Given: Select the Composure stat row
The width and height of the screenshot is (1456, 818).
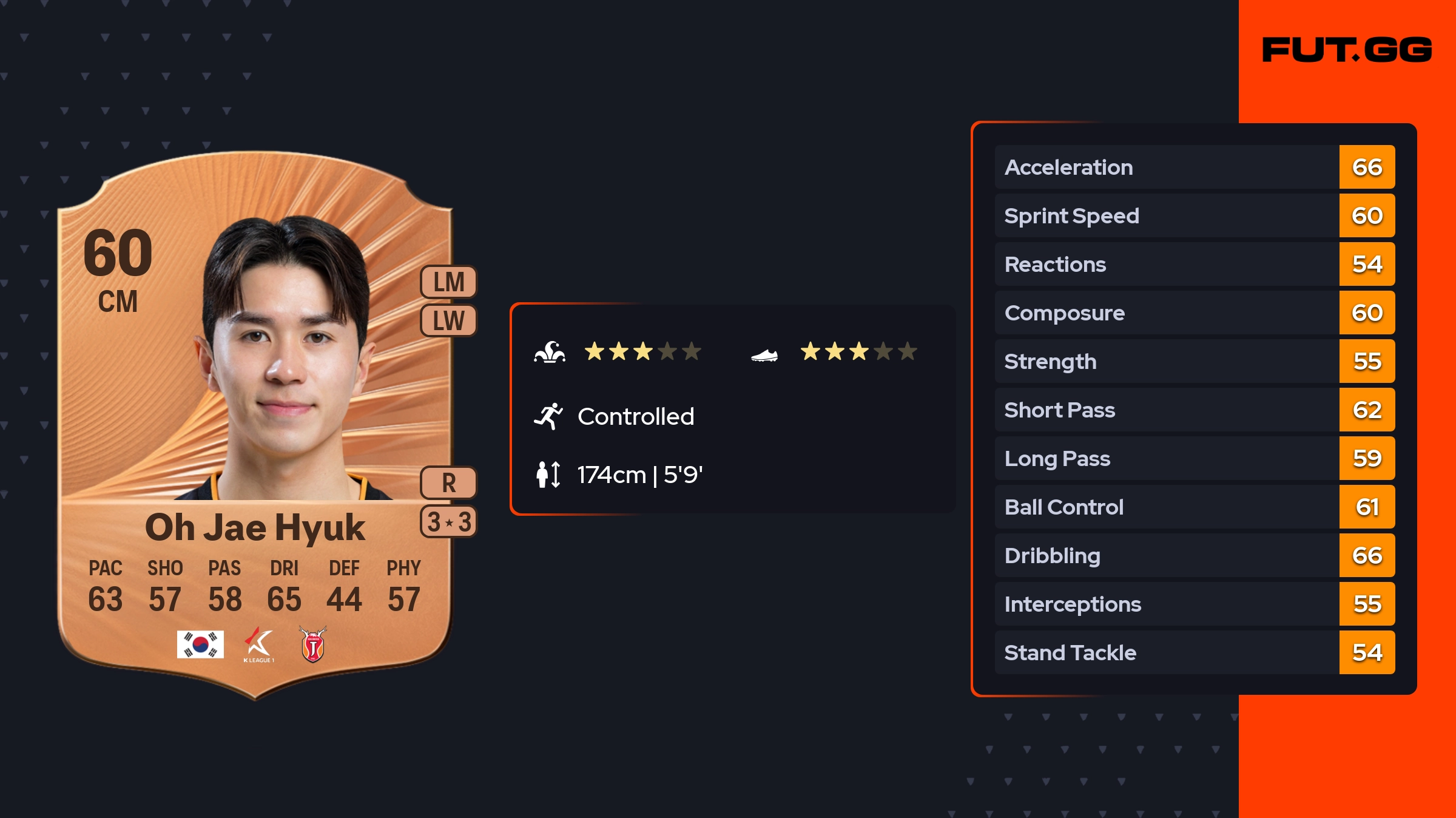Looking at the screenshot, I should point(1194,313).
